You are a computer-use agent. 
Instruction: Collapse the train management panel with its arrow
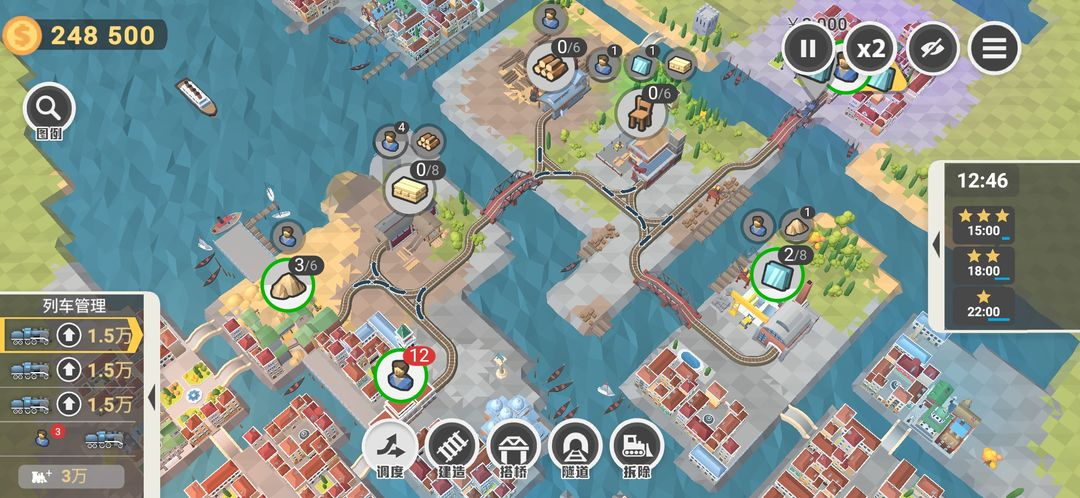152,397
